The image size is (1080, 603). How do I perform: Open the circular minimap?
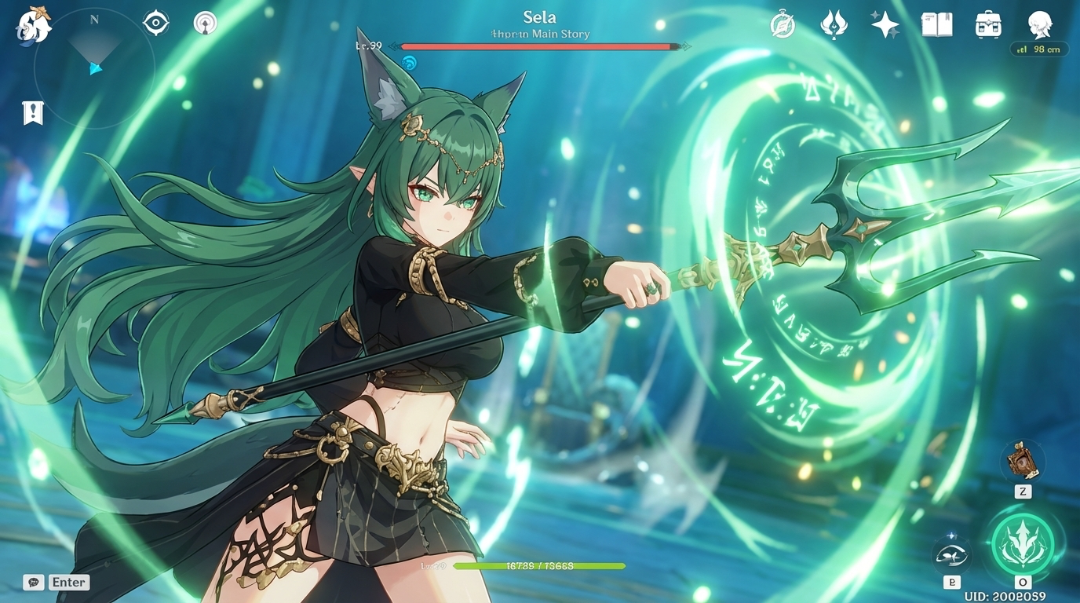click(x=94, y=68)
